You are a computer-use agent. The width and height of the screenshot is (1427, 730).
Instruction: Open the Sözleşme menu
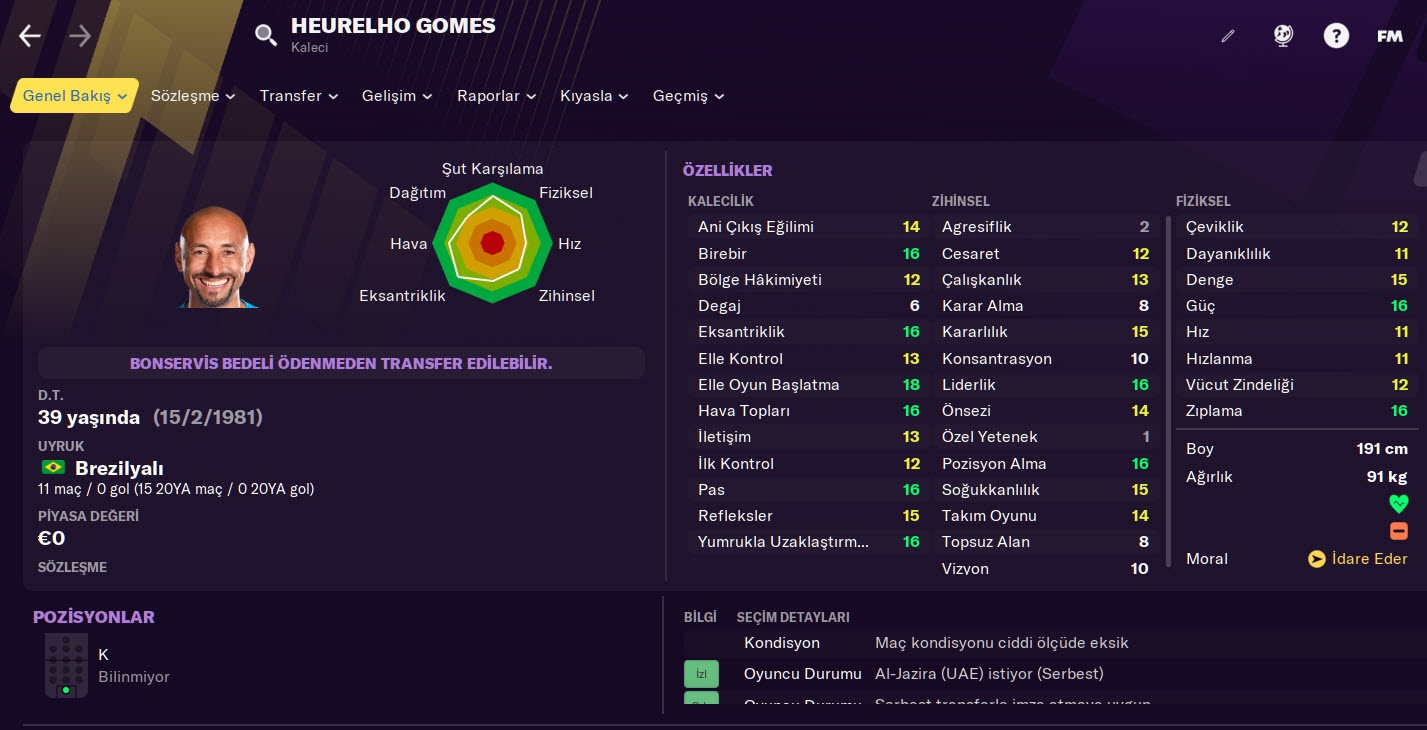(x=193, y=96)
